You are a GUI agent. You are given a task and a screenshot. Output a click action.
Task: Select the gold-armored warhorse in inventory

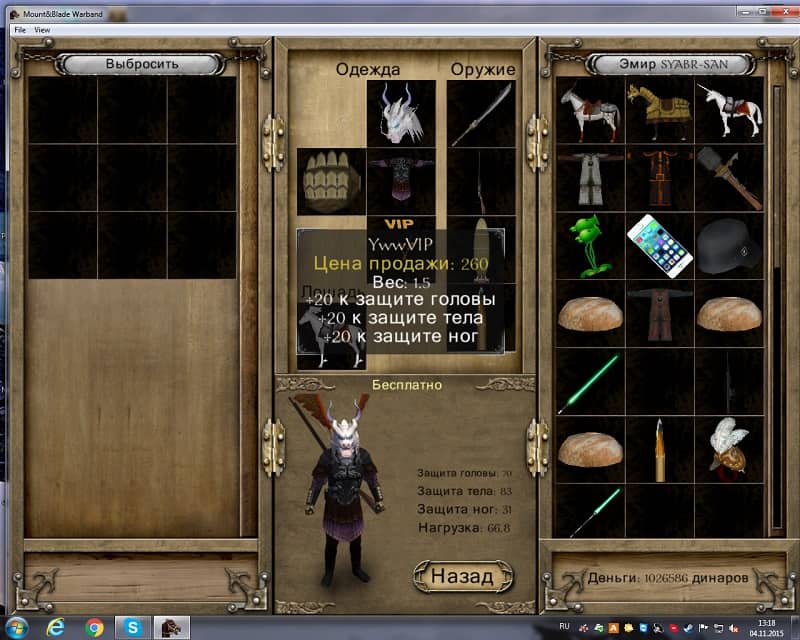(x=659, y=111)
